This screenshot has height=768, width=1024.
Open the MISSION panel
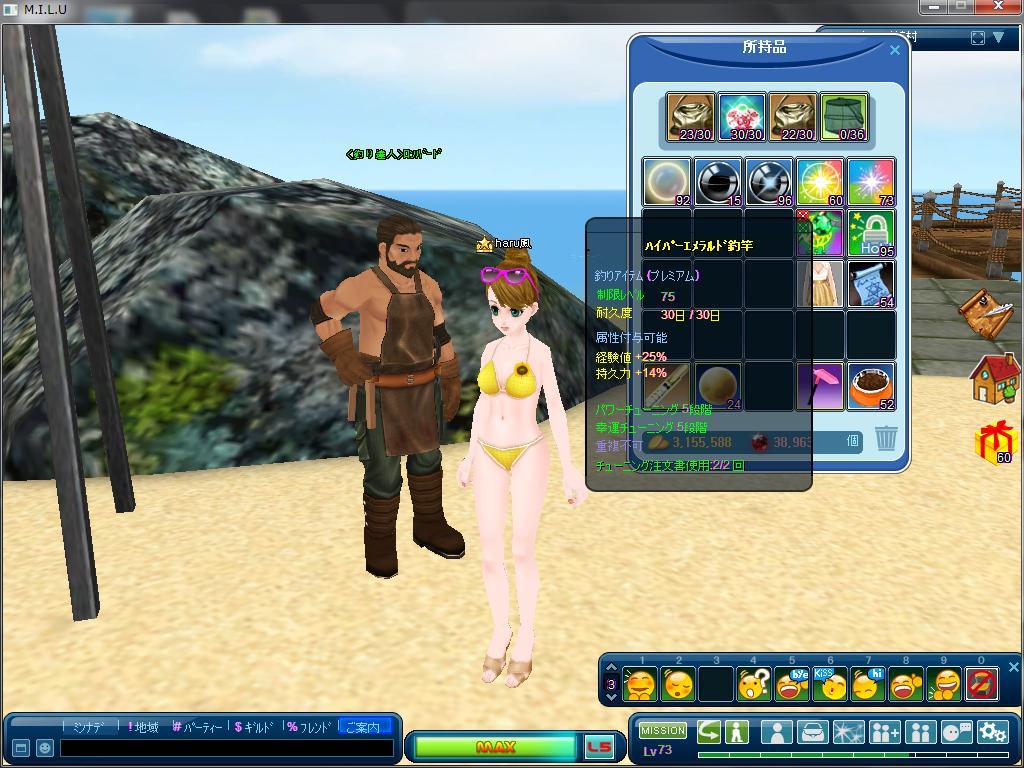[663, 731]
